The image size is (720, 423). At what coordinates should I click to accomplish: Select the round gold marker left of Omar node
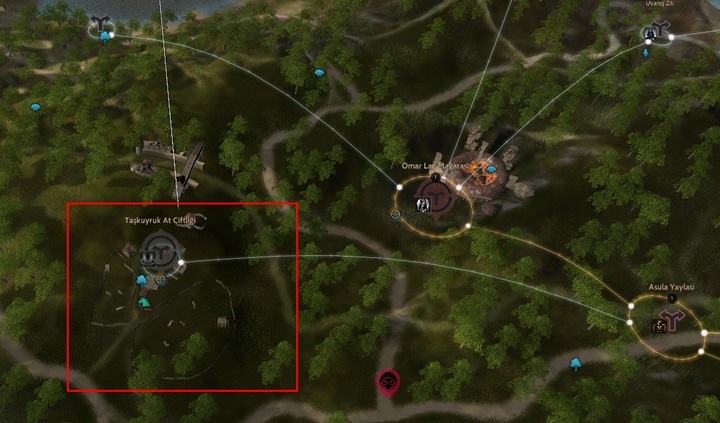396,214
